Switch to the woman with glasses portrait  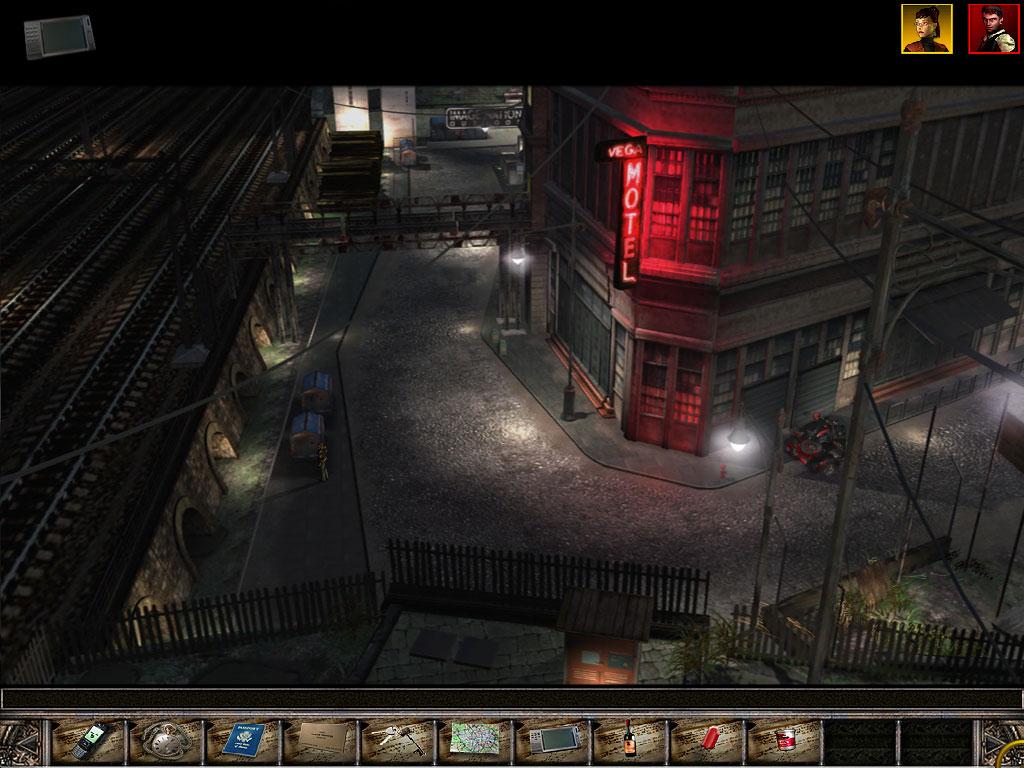coord(926,29)
